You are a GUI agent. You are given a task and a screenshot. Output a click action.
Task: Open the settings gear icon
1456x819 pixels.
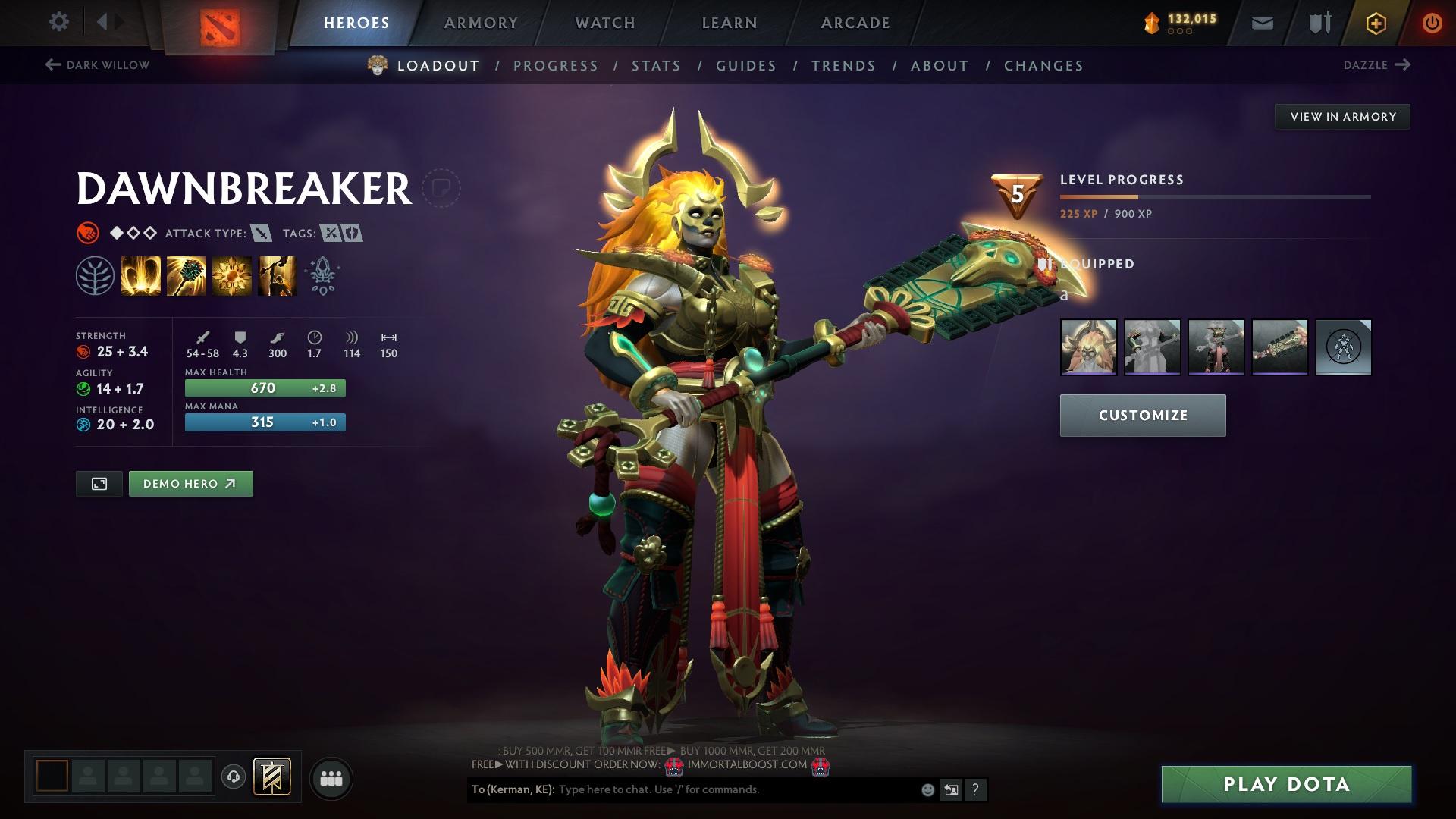[x=58, y=22]
